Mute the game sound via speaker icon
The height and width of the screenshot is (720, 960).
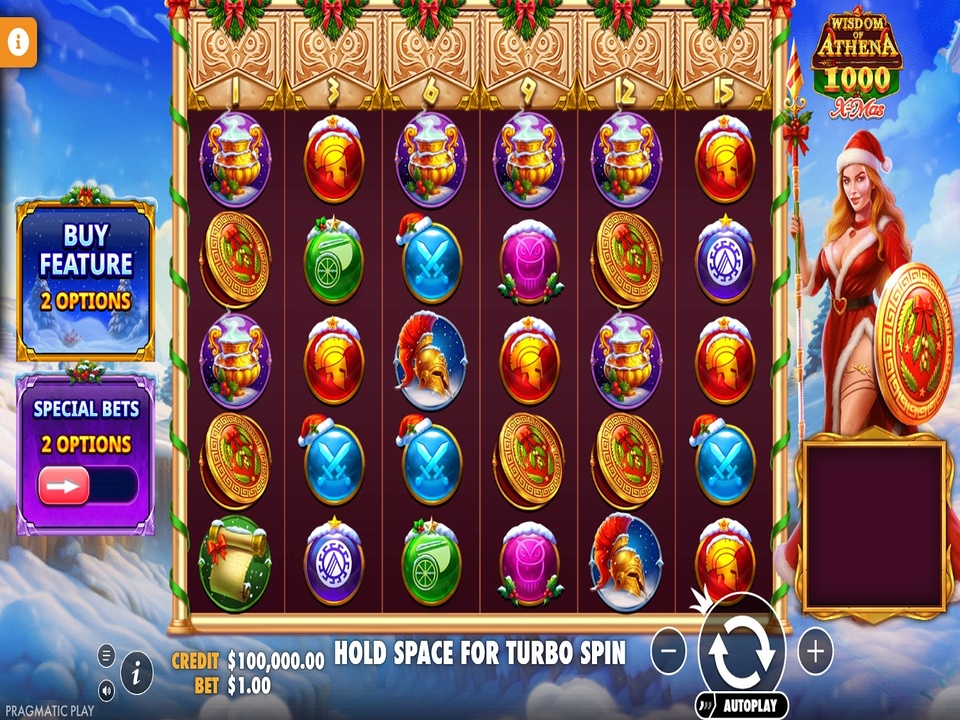tap(107, 689)
